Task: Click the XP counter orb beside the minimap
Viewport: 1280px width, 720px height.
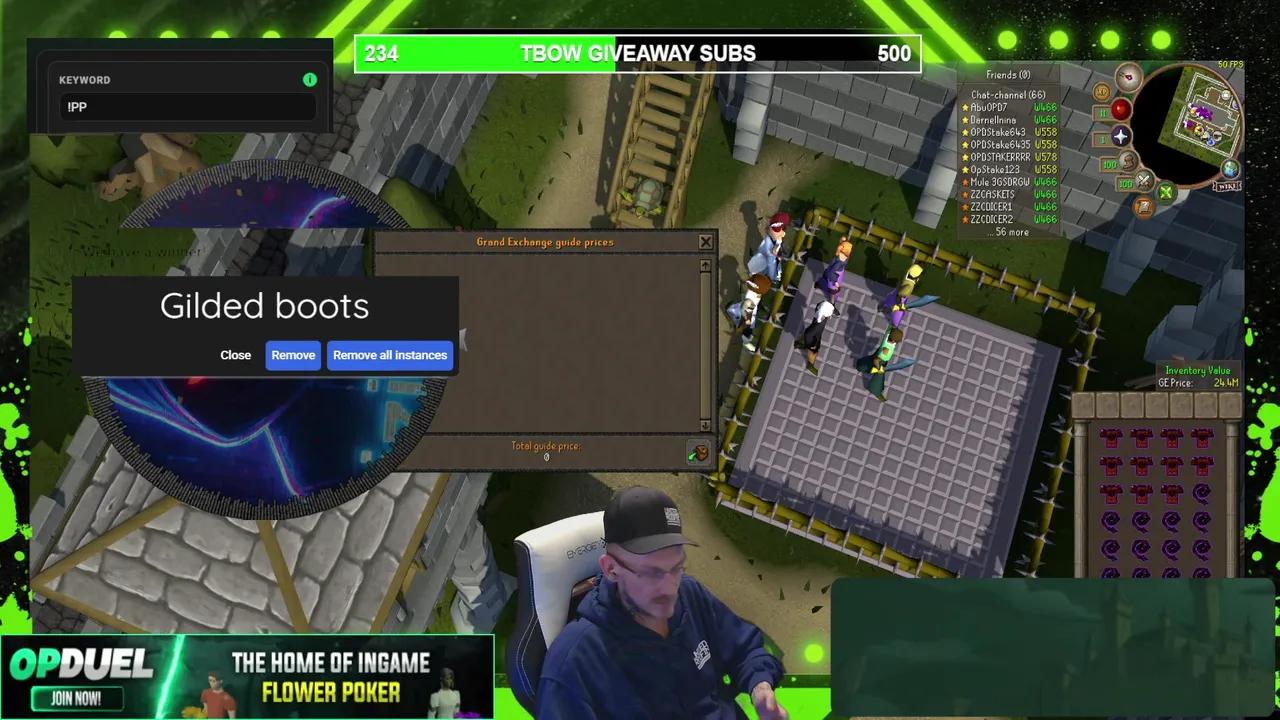Action: 1102,91
